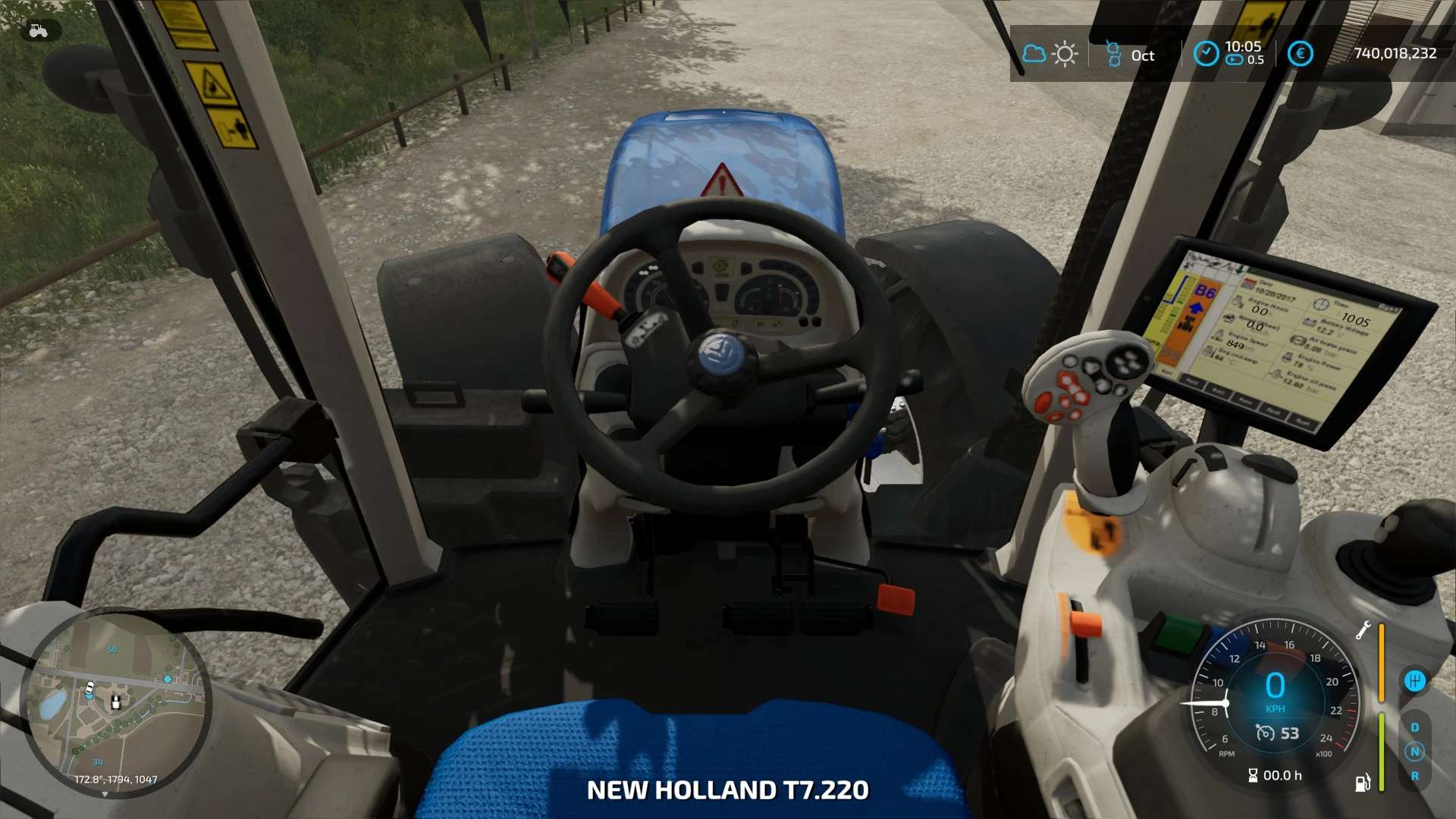Click the fuel pump icon

[x=1363, y=782]
